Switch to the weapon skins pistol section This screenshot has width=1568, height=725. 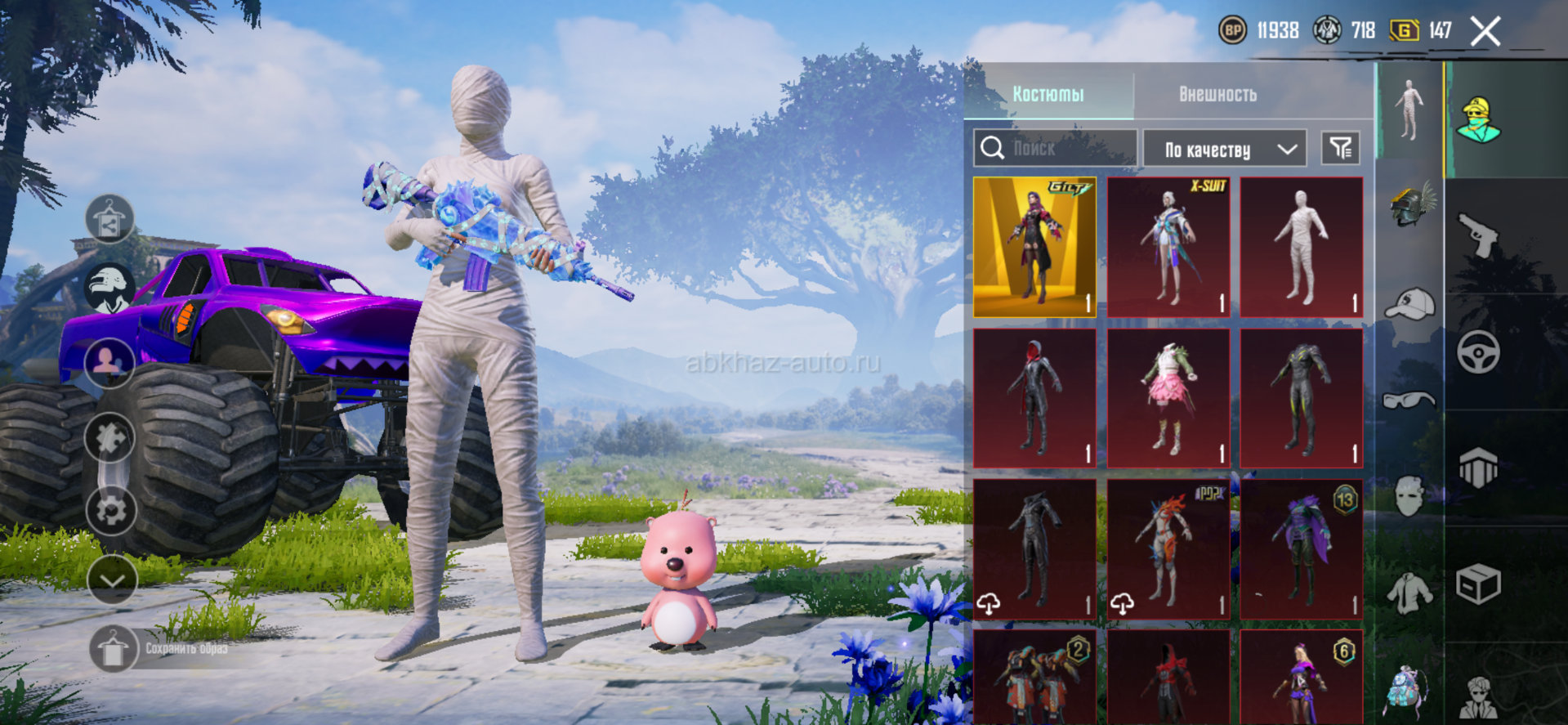[1478, 235]
